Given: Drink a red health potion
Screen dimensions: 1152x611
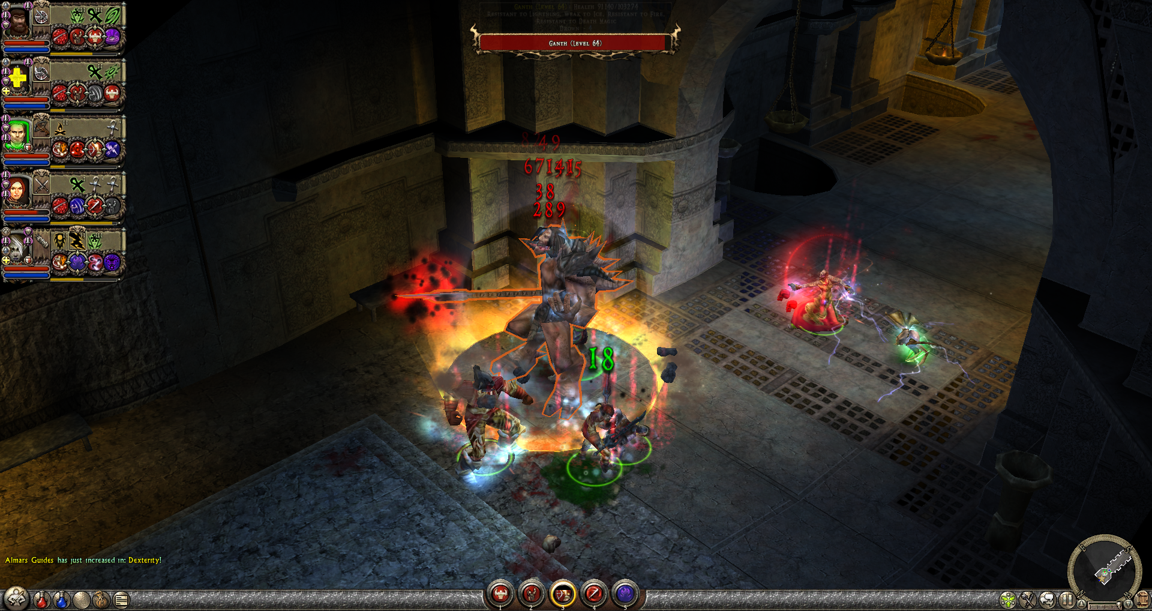Looking at the screenshot, I should pos(41,600).
